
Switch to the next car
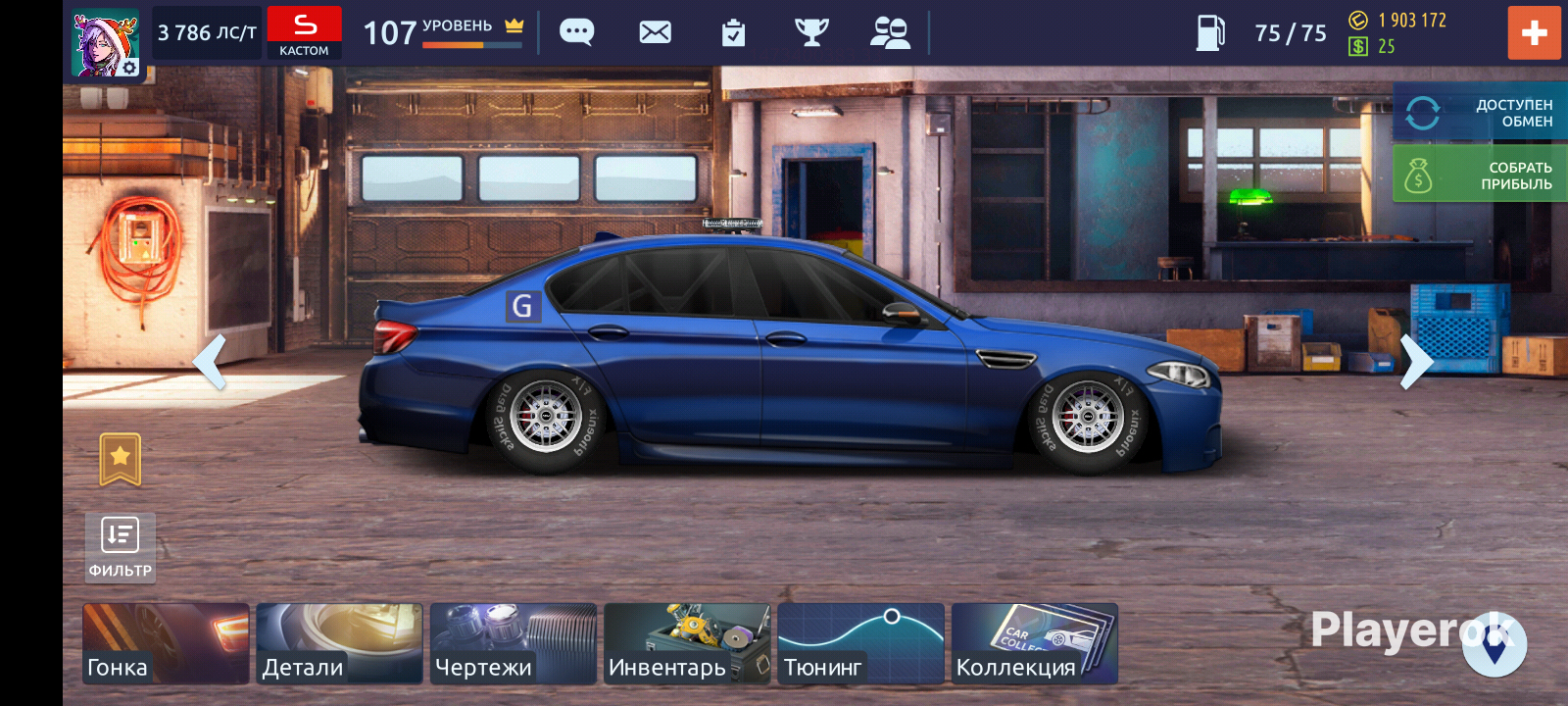1416,361
